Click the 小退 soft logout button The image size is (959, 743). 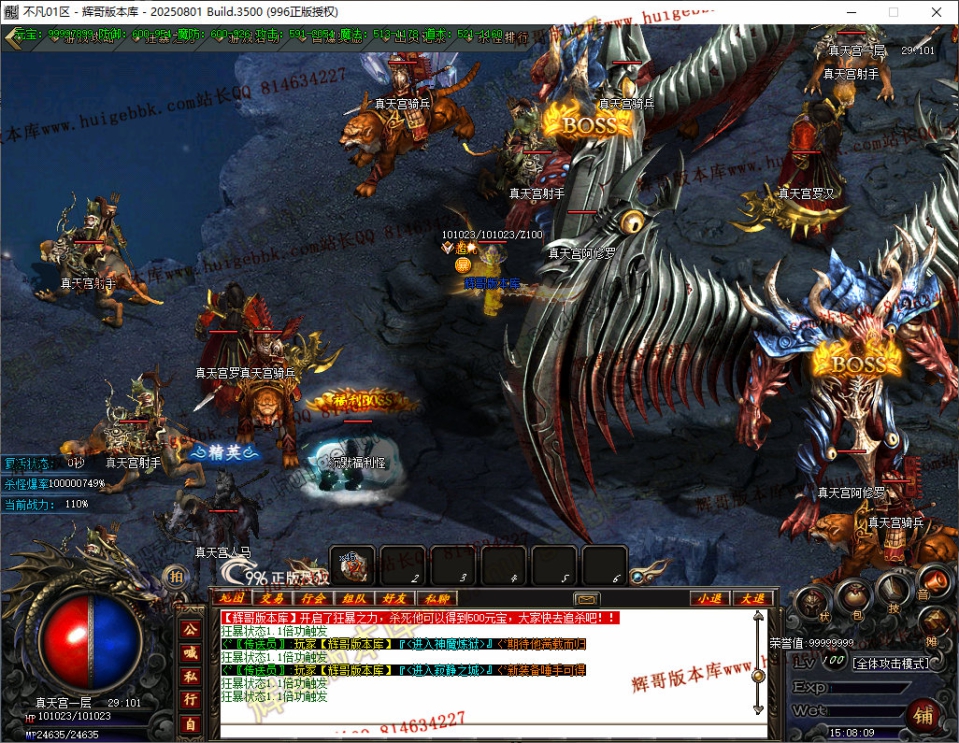tap(710, 598)
